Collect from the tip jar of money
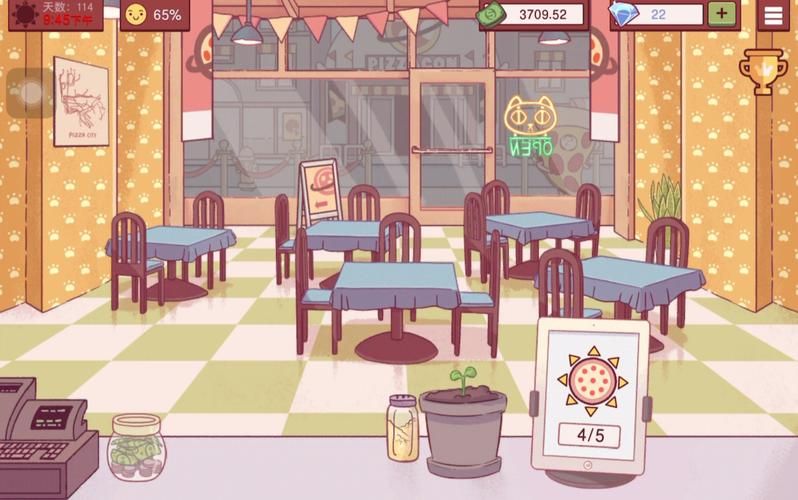The height and width of the screenshot is (500, 798). tap(136, 450)
